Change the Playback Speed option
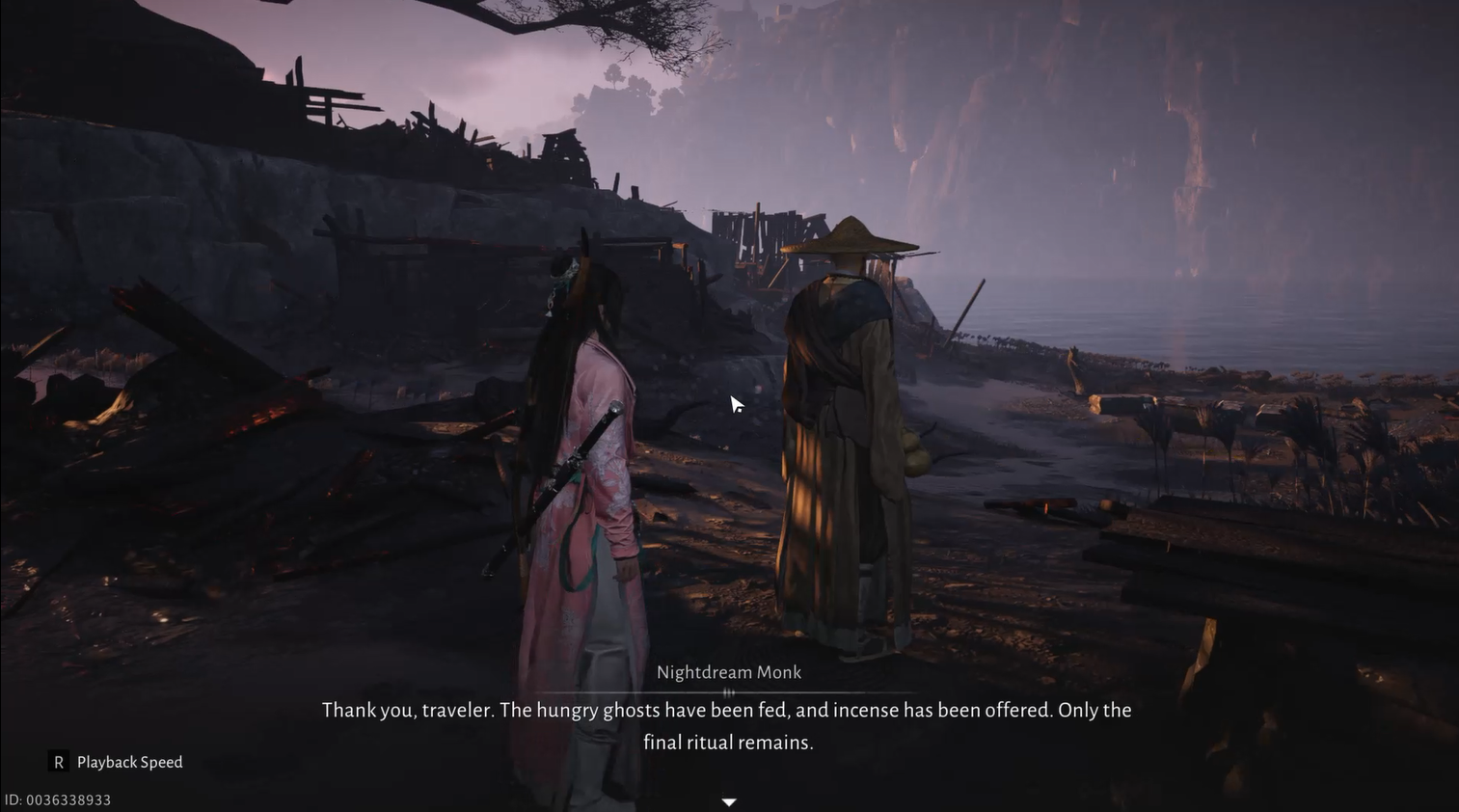 [x=116, y=762]
